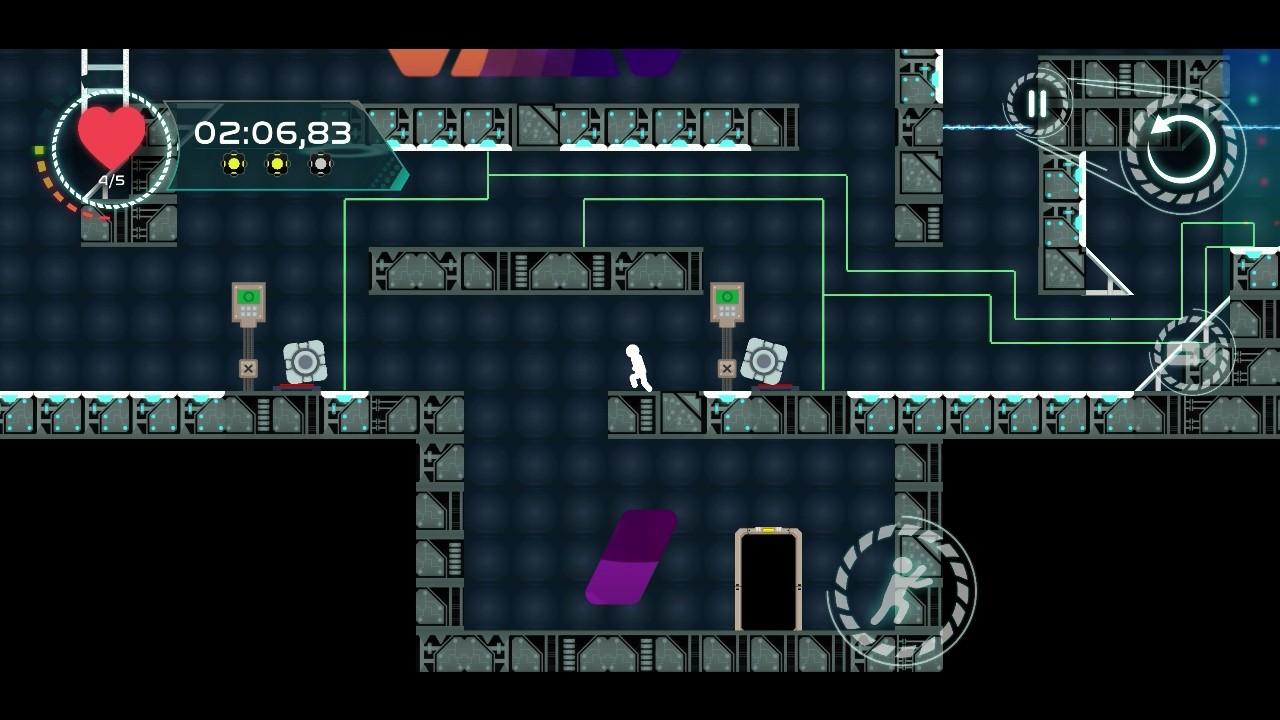This screenshot has width=1280, height=720.
Task: Click the right companion cube
Action: [765, 365]
